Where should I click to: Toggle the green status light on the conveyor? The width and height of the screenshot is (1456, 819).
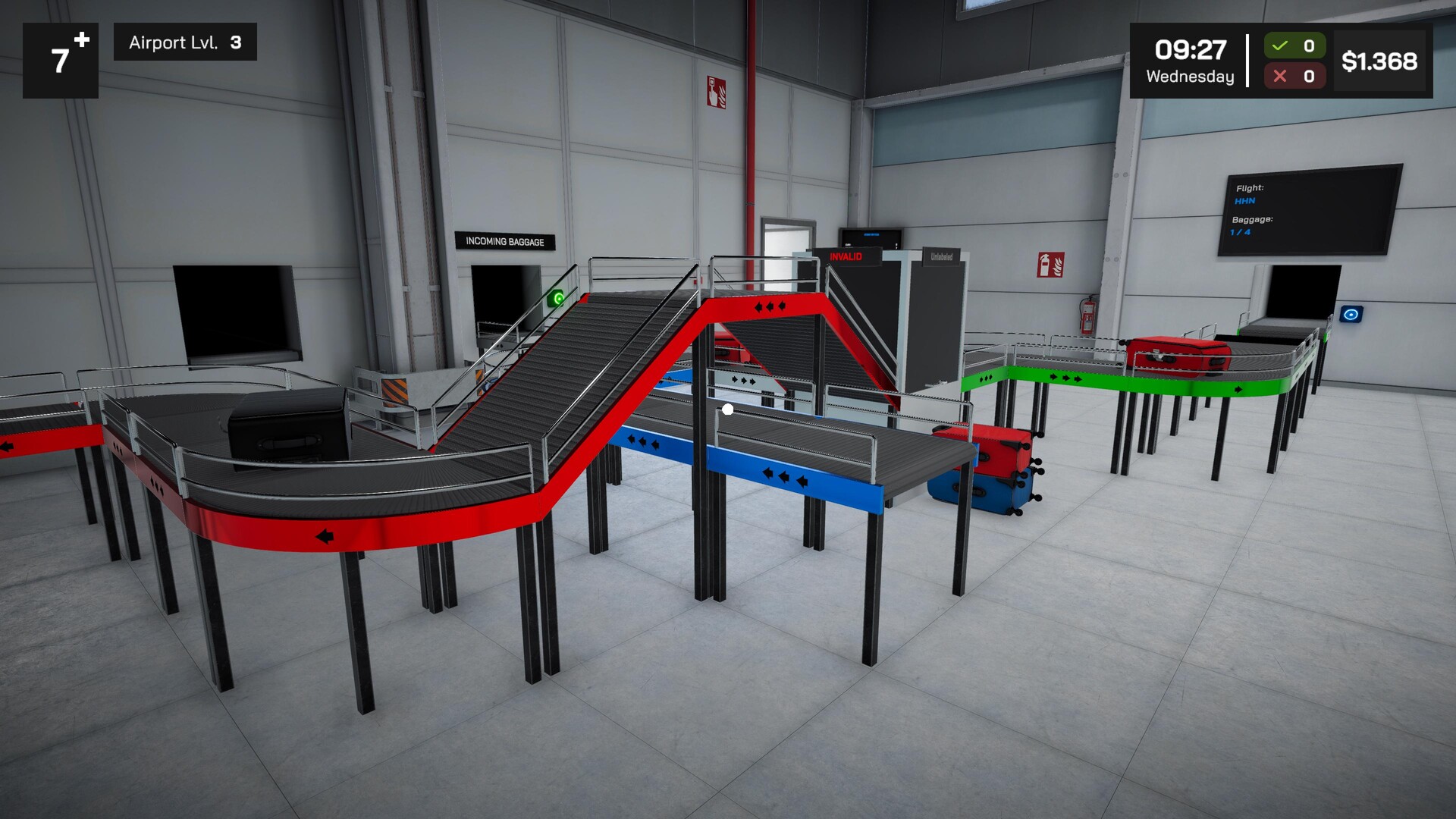(x=559, y=297)
